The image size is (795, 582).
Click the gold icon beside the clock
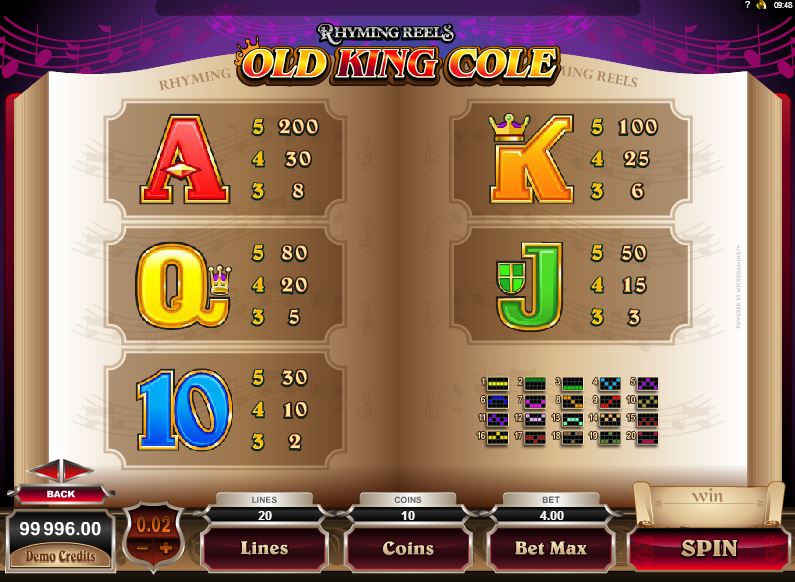point(763,5)
